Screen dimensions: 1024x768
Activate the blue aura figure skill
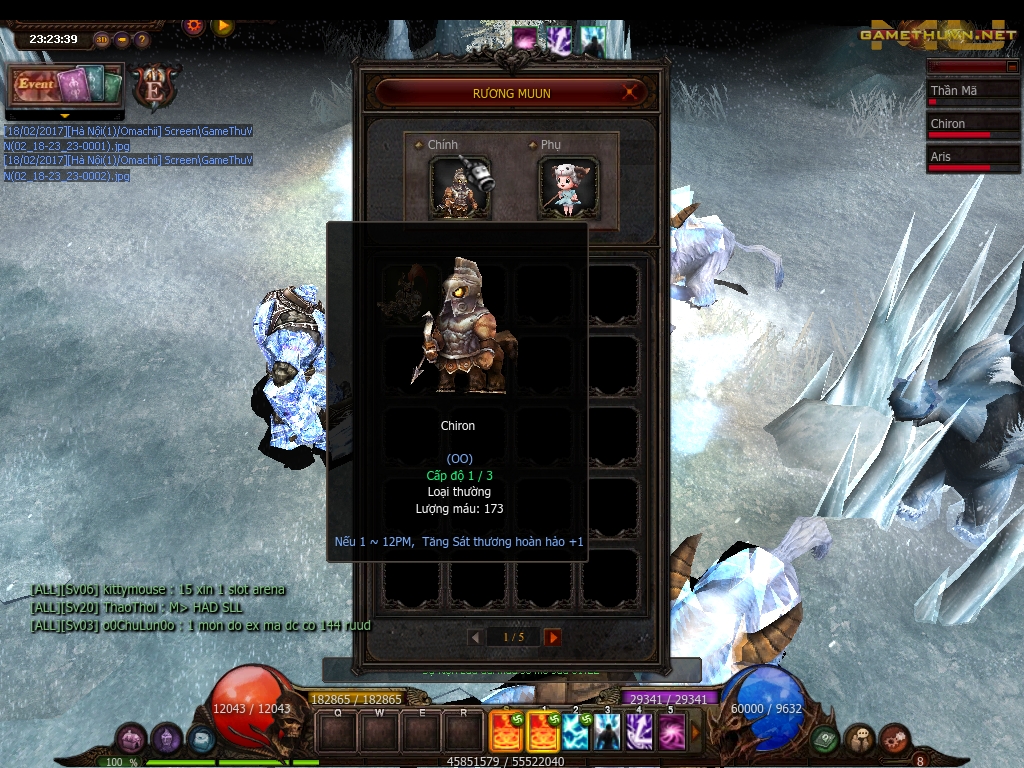(x=607, y=733)
